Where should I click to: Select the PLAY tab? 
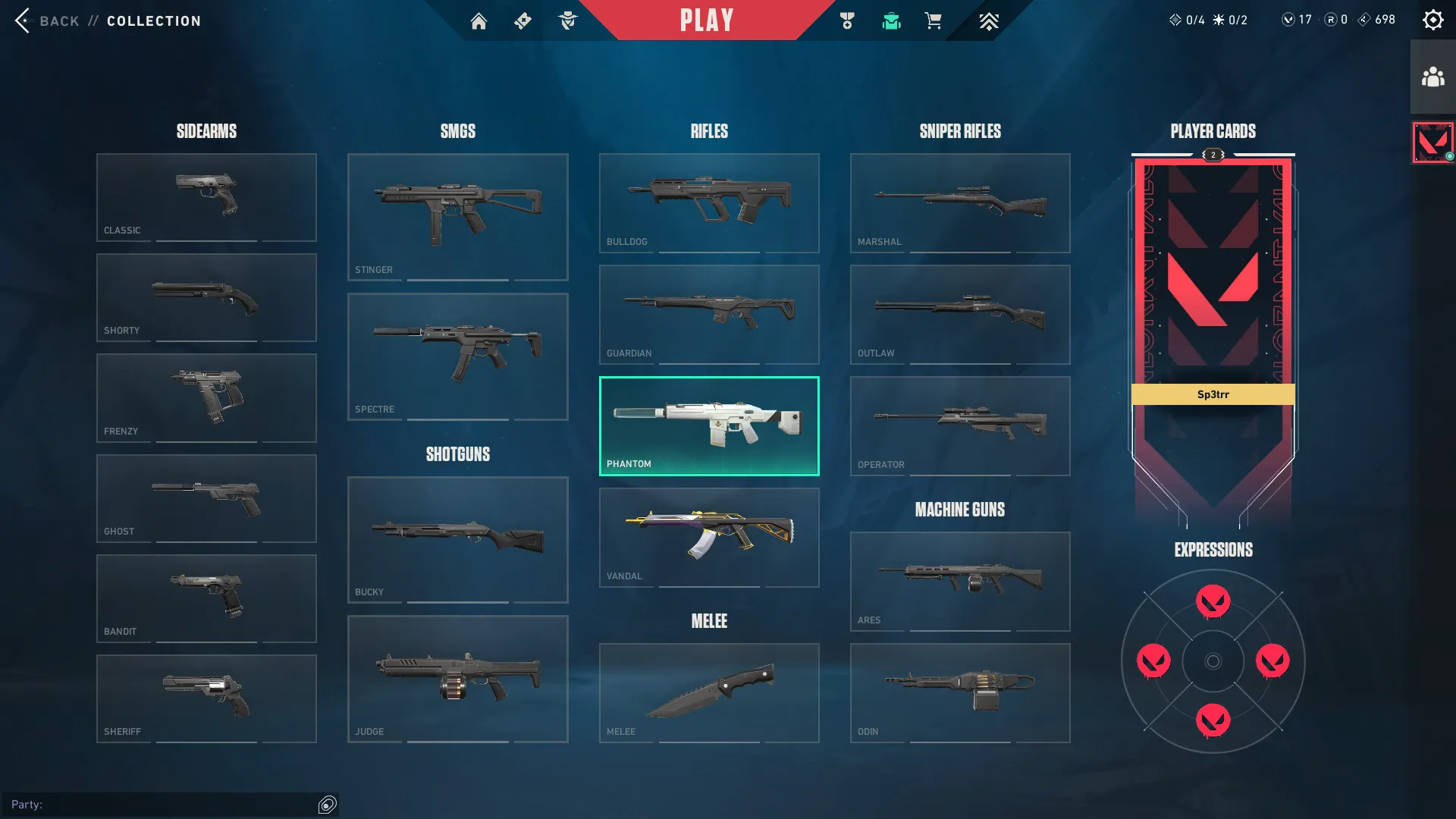tap(706, 20)
